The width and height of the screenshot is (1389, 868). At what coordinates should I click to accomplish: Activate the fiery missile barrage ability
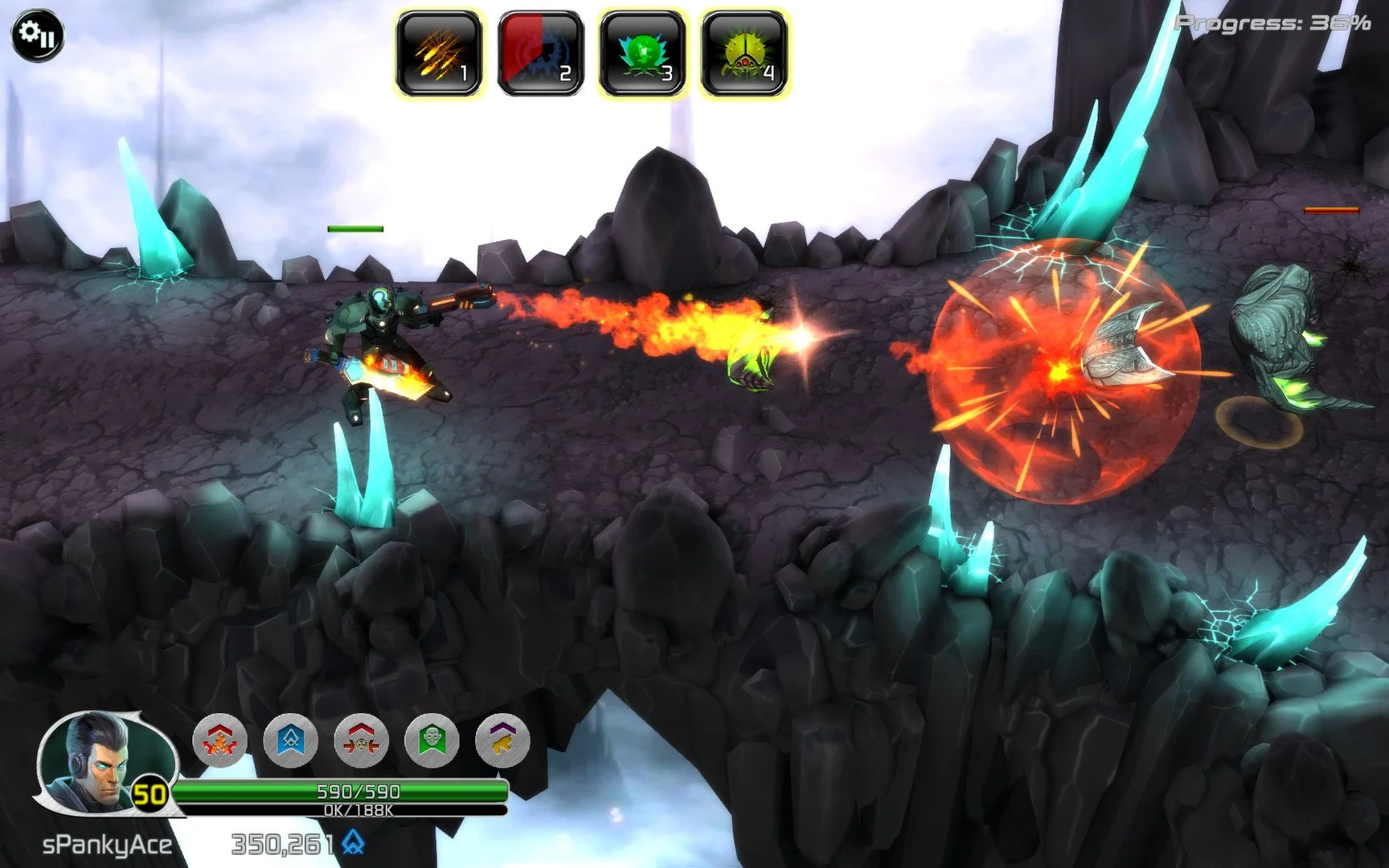pyautogui.click(x=439, y=55)
